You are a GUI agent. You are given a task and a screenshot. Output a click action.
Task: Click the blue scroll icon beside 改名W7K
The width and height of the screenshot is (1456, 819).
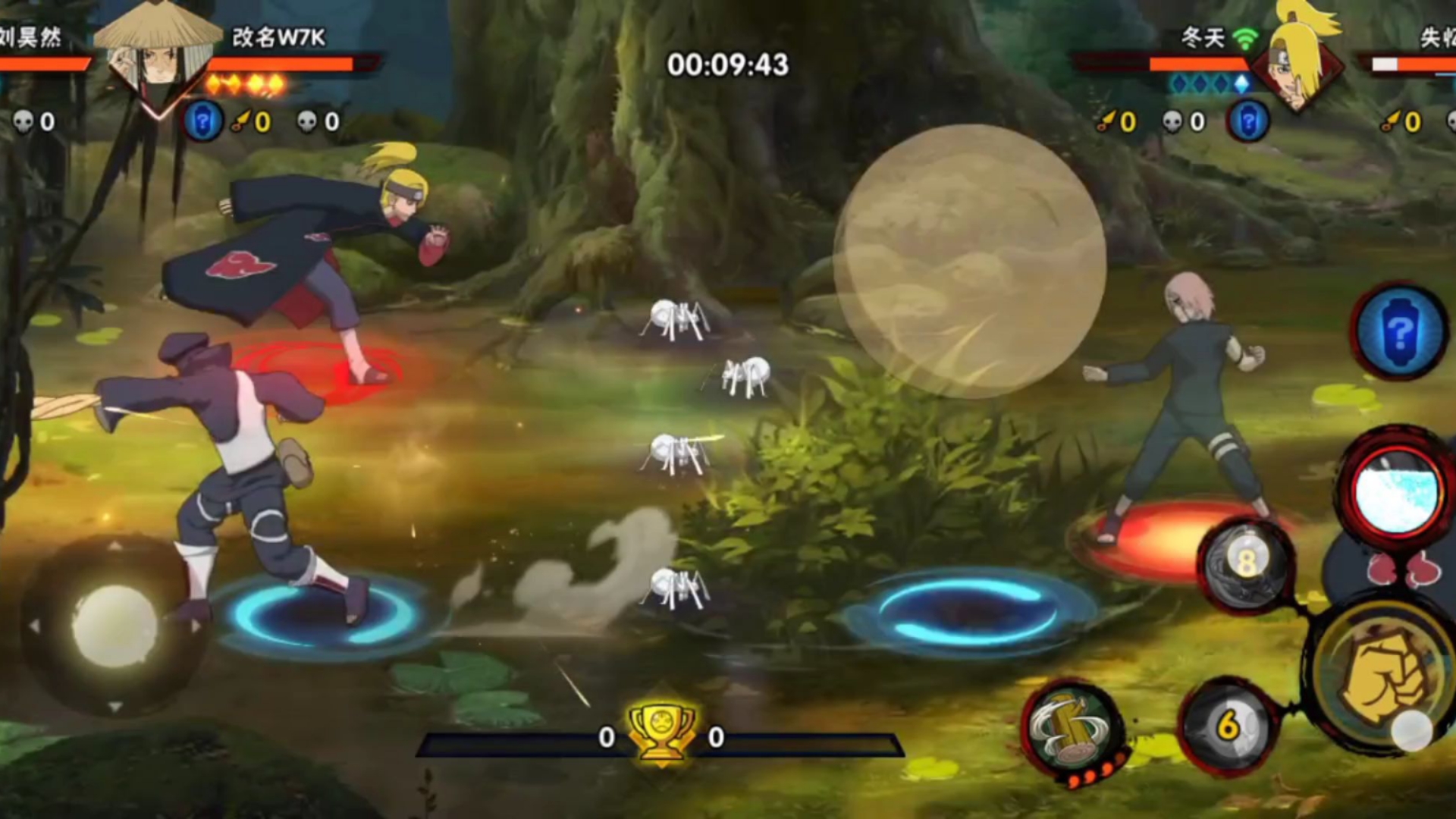pyautogui.click(x=203, y=121)
